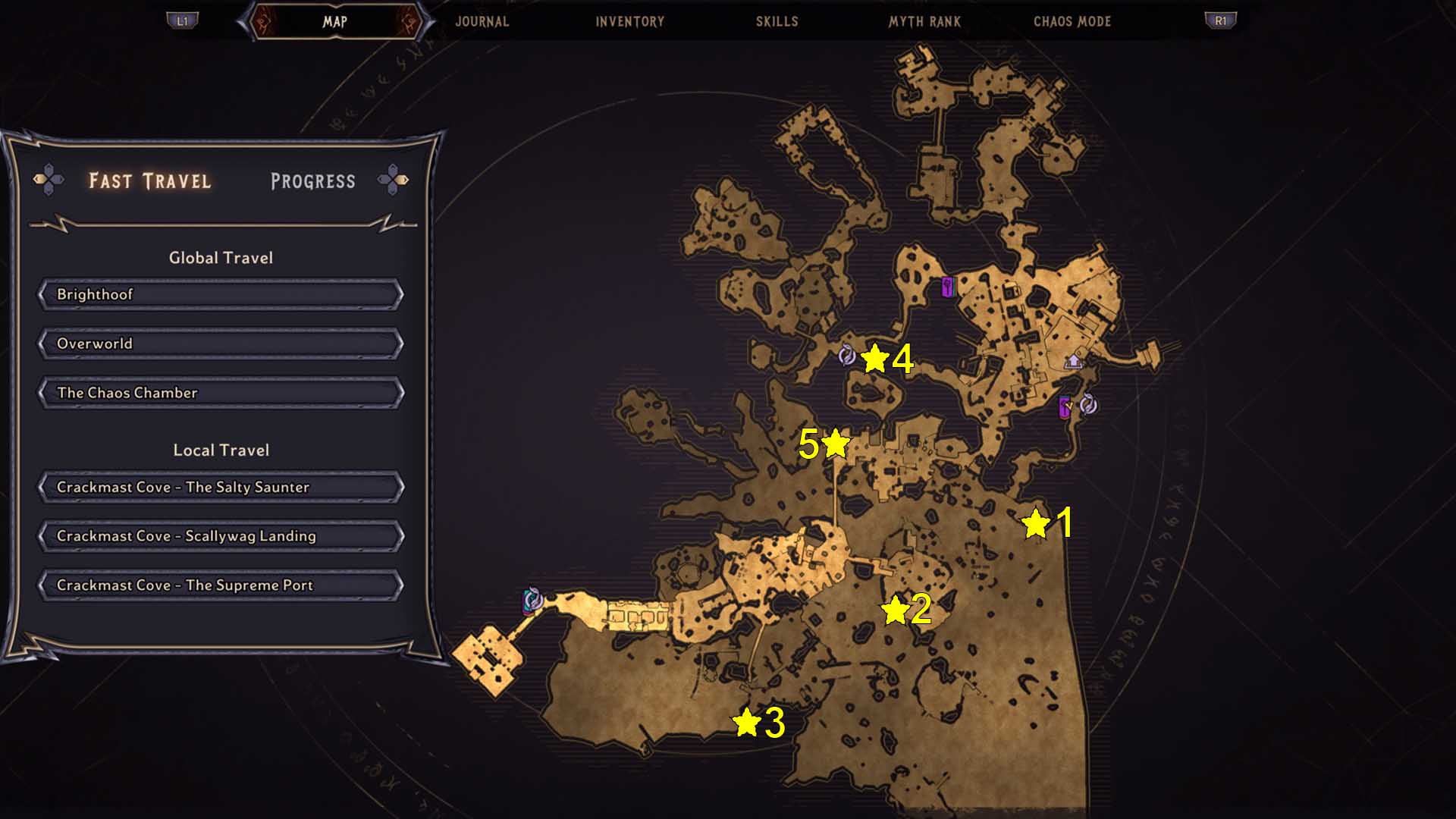Click the purple vending machine map marker
The image size is (1456, 819).
[x=947, y=287]
